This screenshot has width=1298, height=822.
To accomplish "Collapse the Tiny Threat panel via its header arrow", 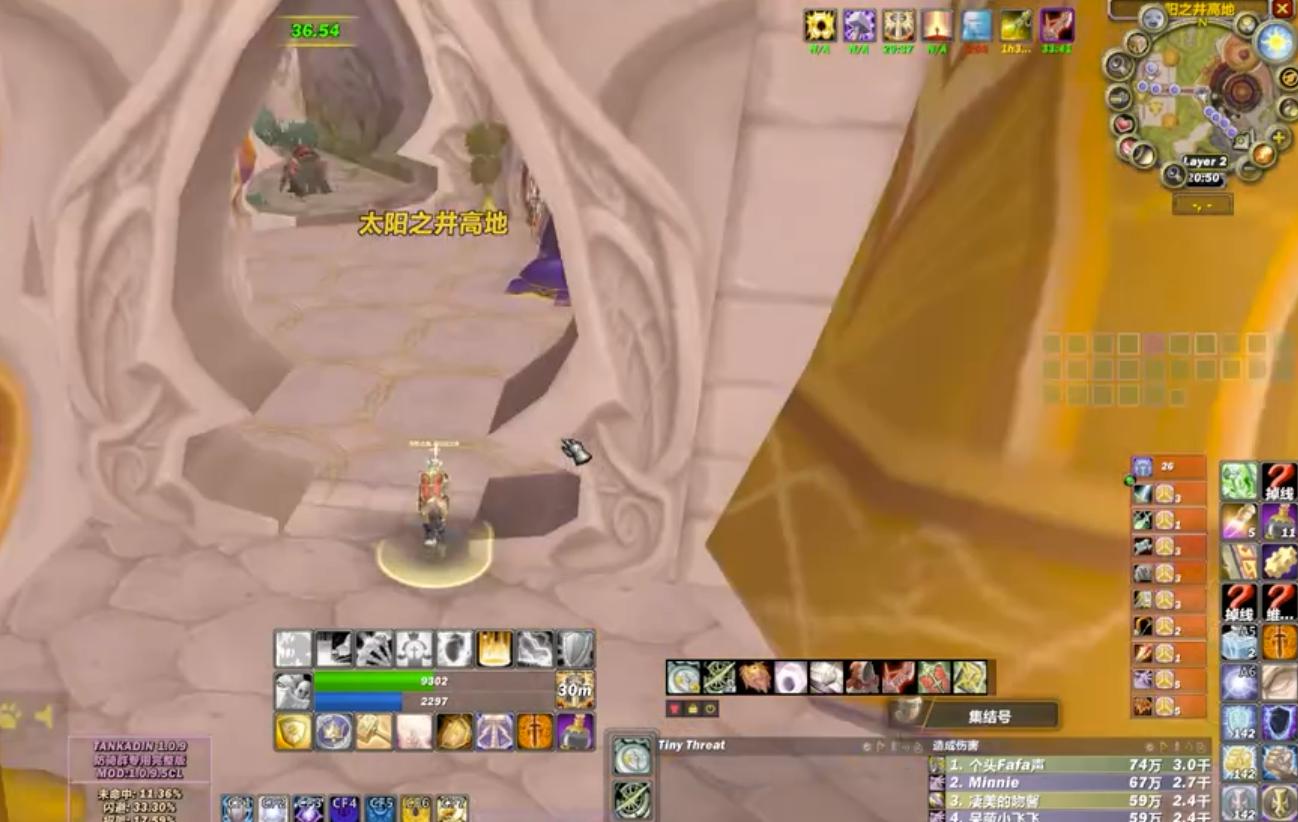I will click(879, 746).
